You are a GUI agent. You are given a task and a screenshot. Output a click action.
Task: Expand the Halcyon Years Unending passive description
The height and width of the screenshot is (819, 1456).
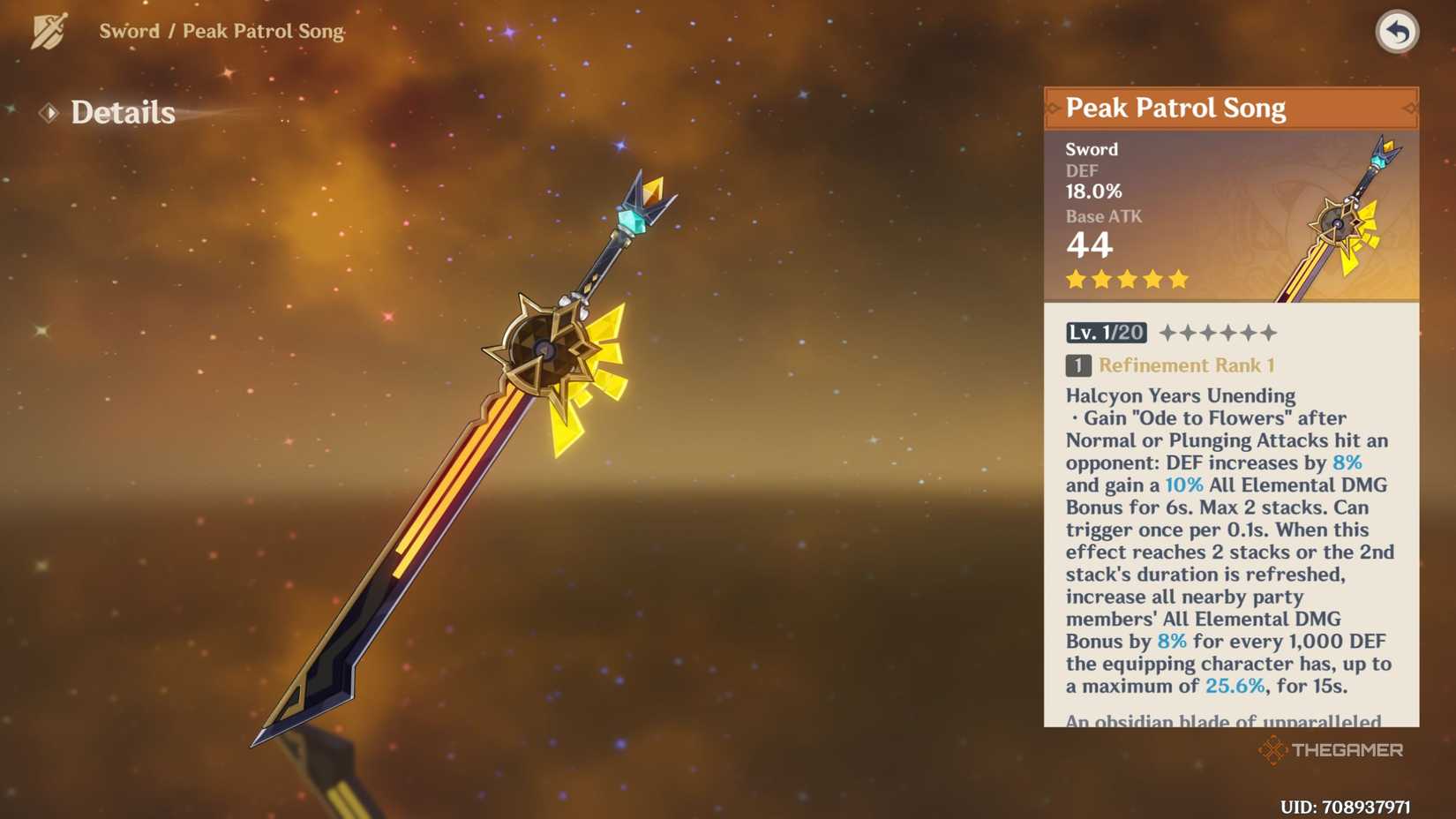click(1181, 395)
